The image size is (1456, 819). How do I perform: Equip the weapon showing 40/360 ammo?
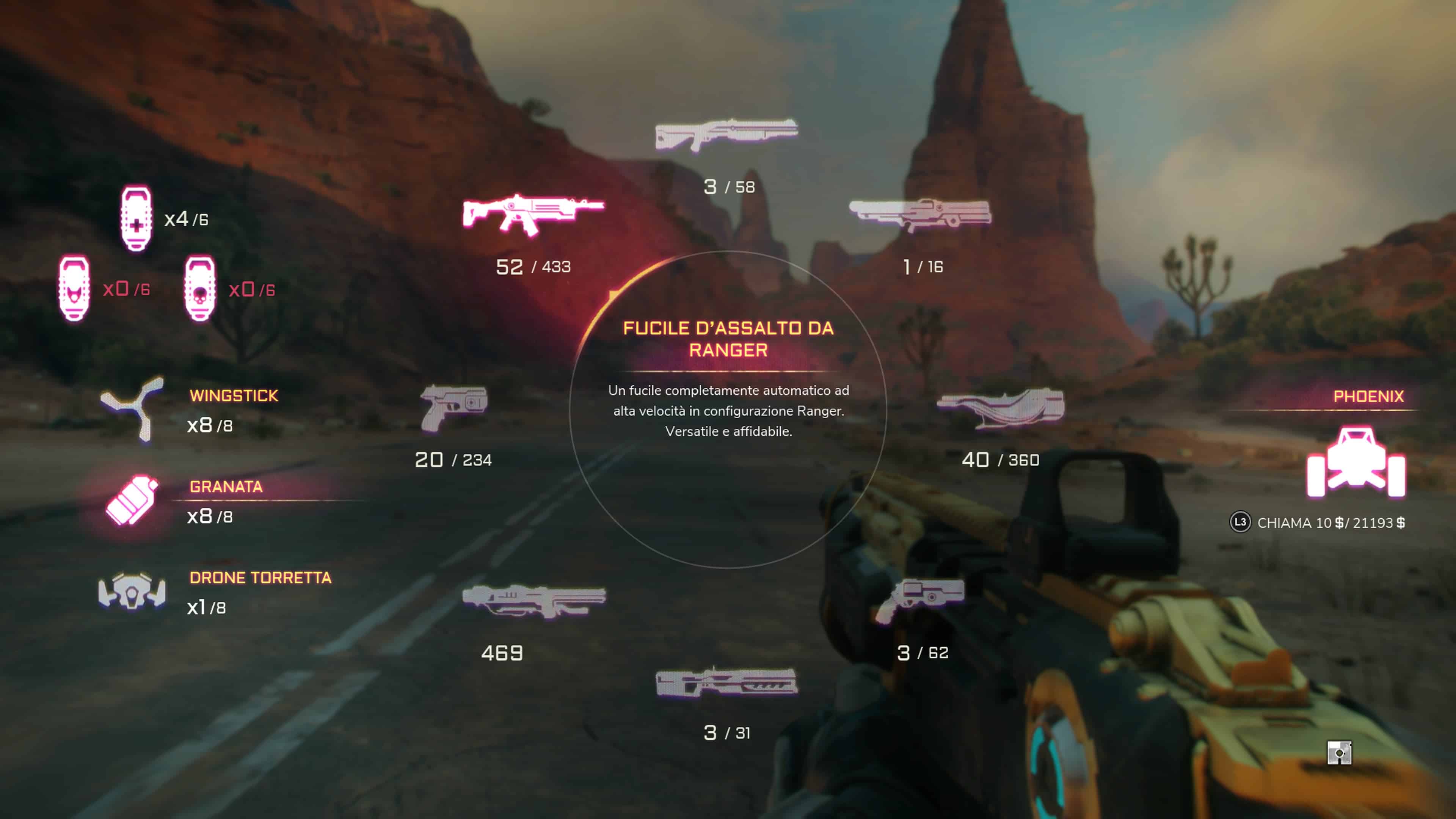click(1001, 407)
